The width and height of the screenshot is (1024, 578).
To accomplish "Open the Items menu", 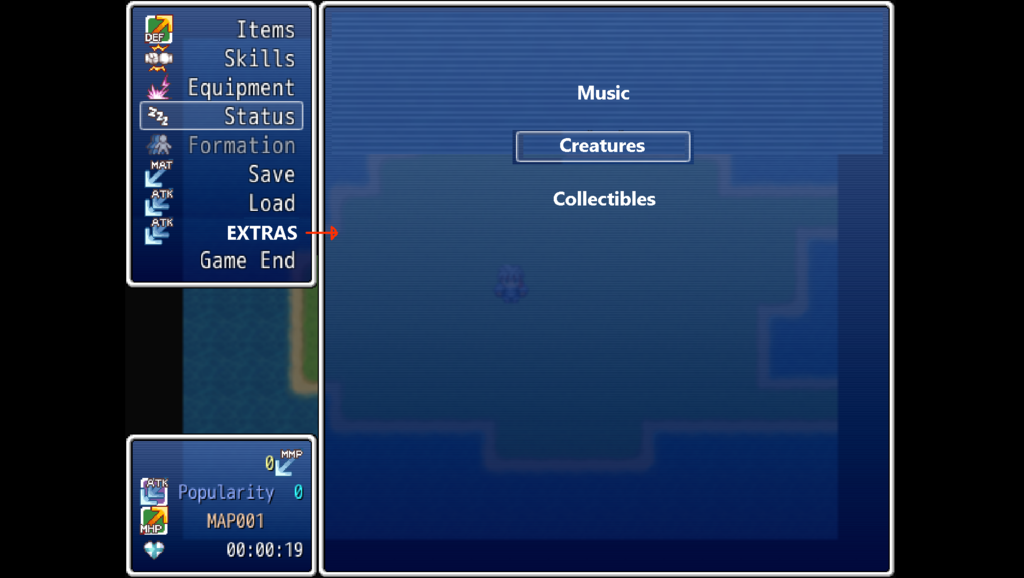I will [264, 30].
